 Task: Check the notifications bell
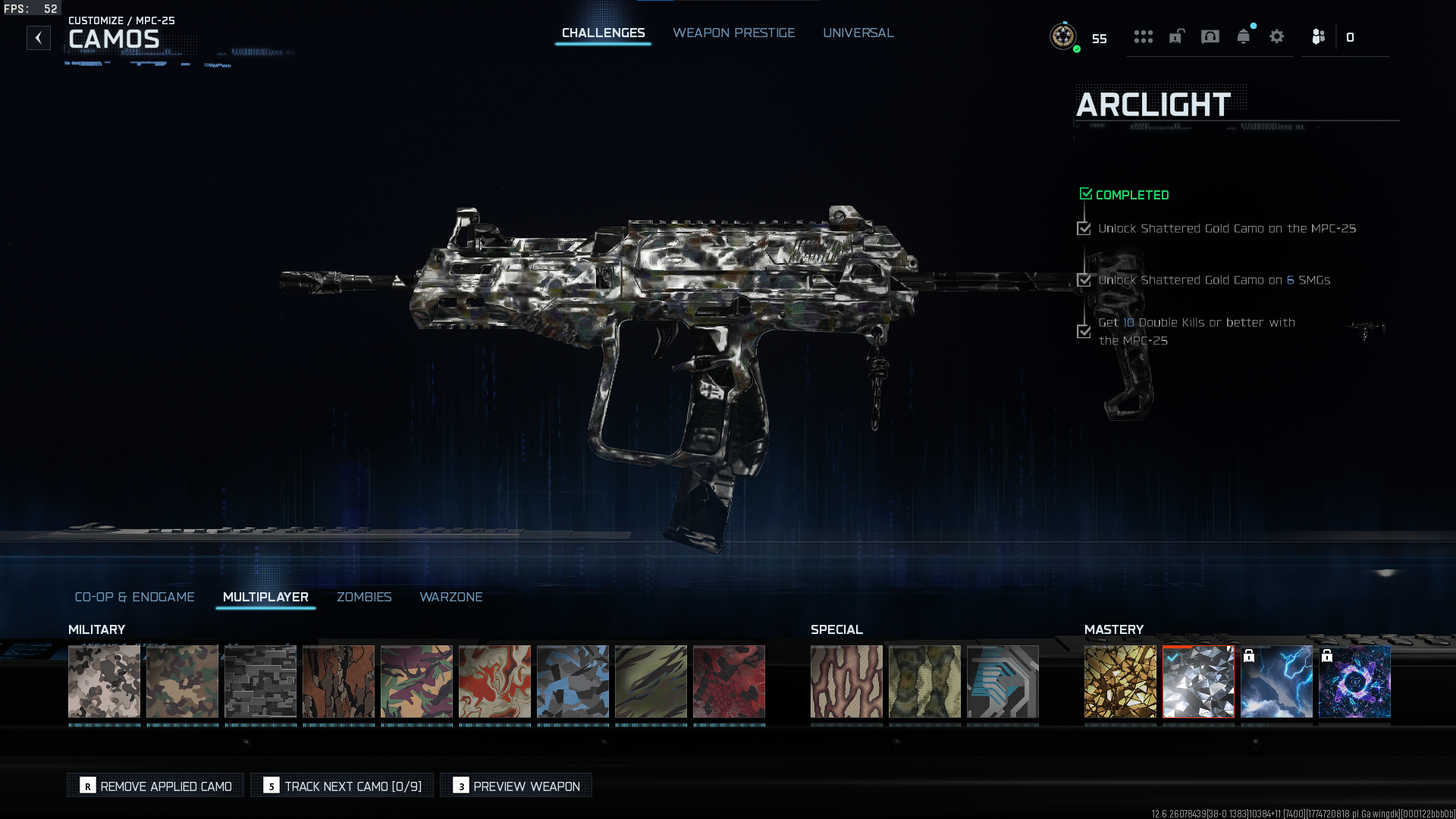tap(1243, 36)
